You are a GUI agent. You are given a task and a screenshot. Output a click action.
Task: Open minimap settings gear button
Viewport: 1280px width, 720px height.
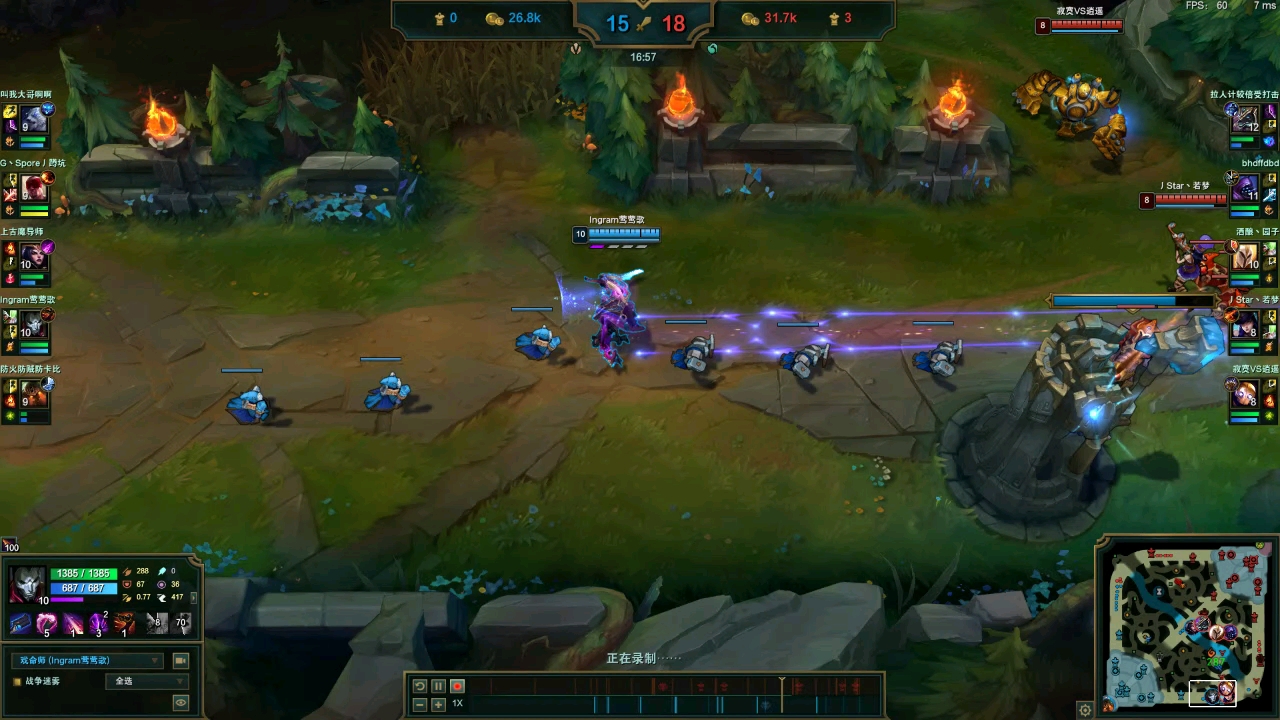[1085, 710]
